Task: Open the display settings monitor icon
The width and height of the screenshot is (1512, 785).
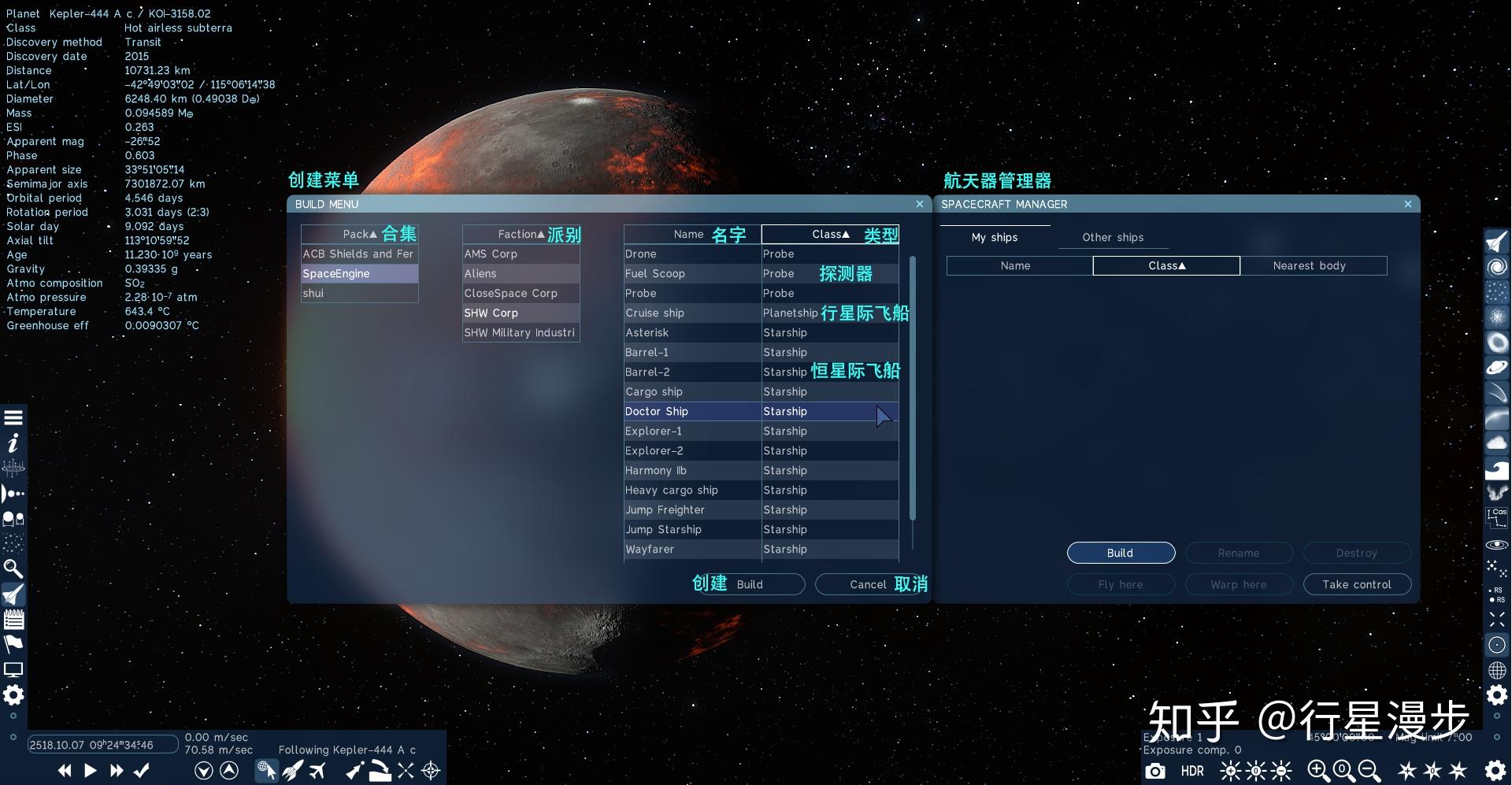Action: tap(13, 669)
